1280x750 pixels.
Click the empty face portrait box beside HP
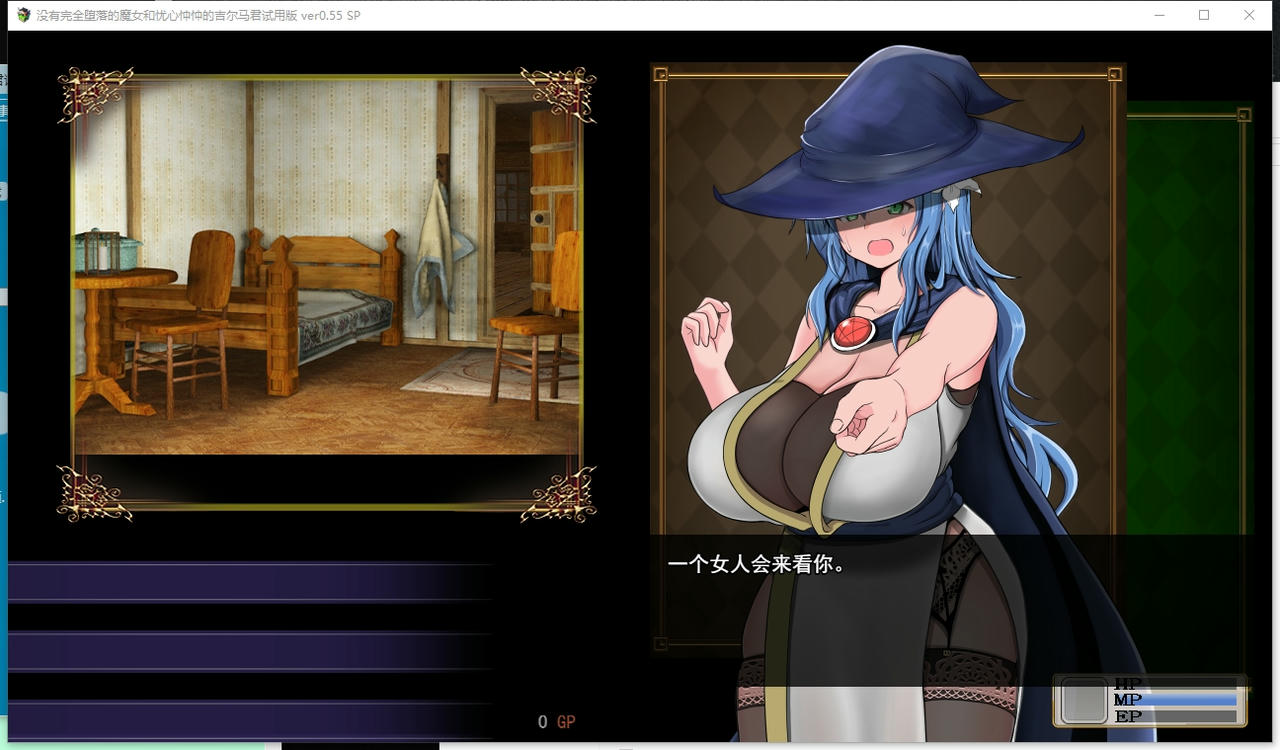point(1083,700)
